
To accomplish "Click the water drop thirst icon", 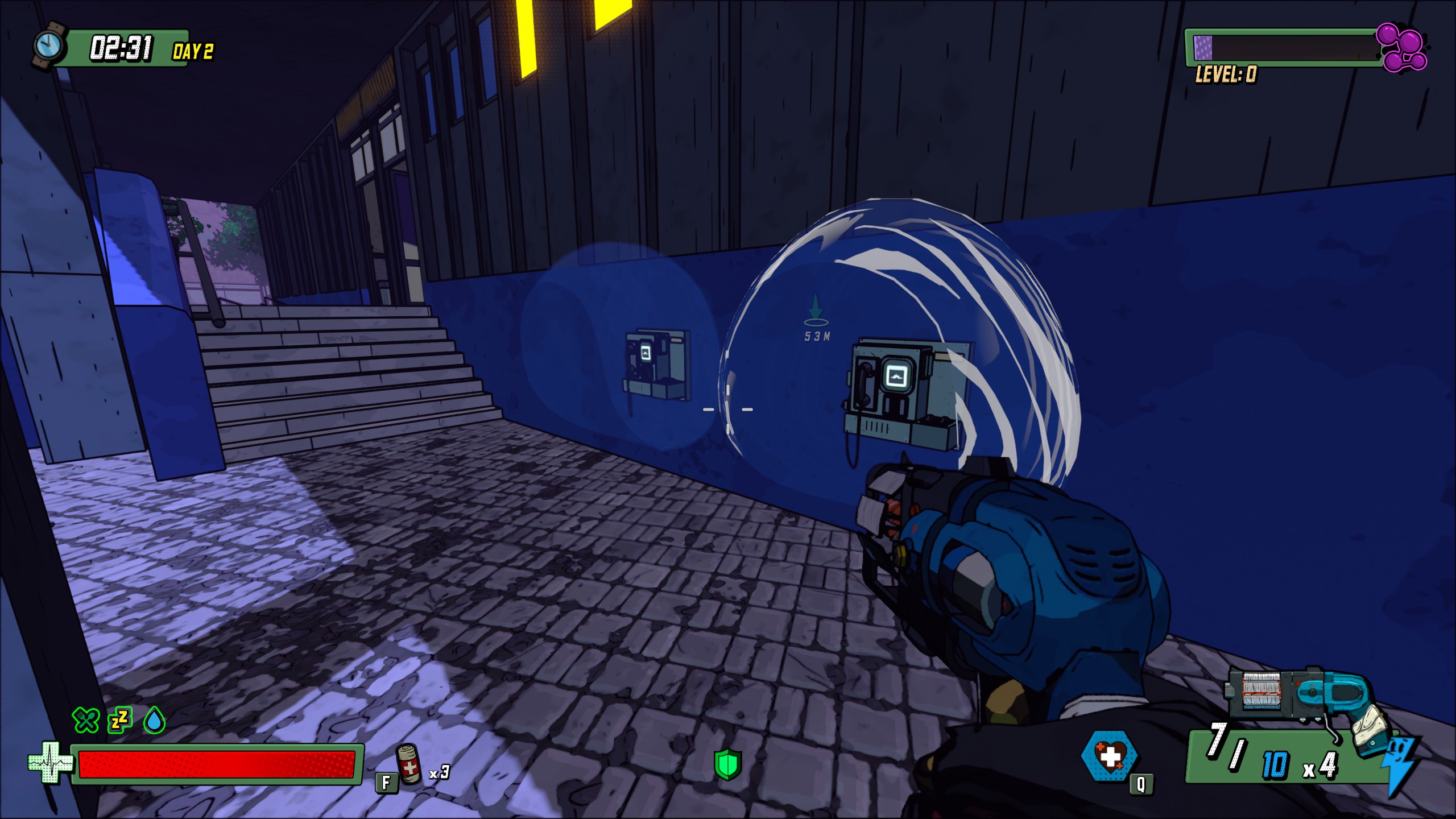I will (x=154, y=721).
